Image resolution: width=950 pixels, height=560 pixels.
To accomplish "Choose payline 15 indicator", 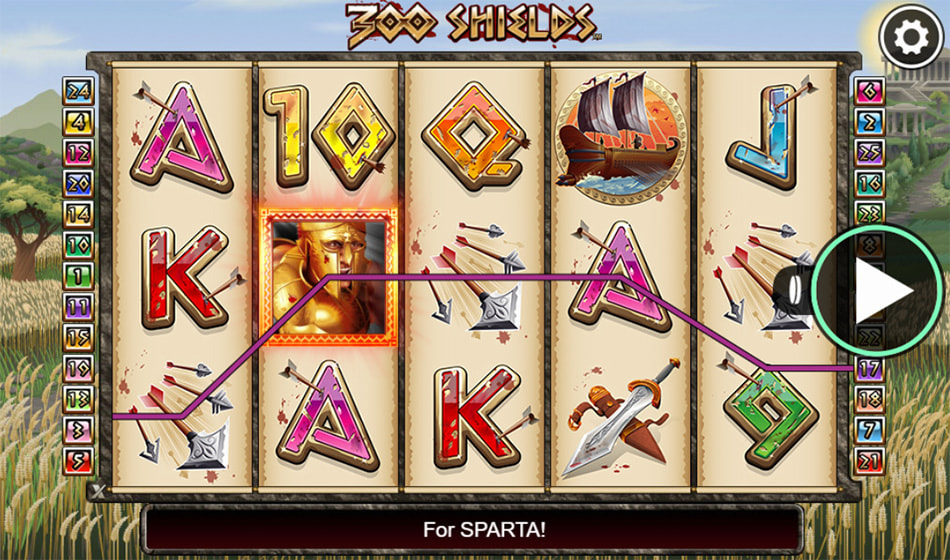I will point(78,338).
